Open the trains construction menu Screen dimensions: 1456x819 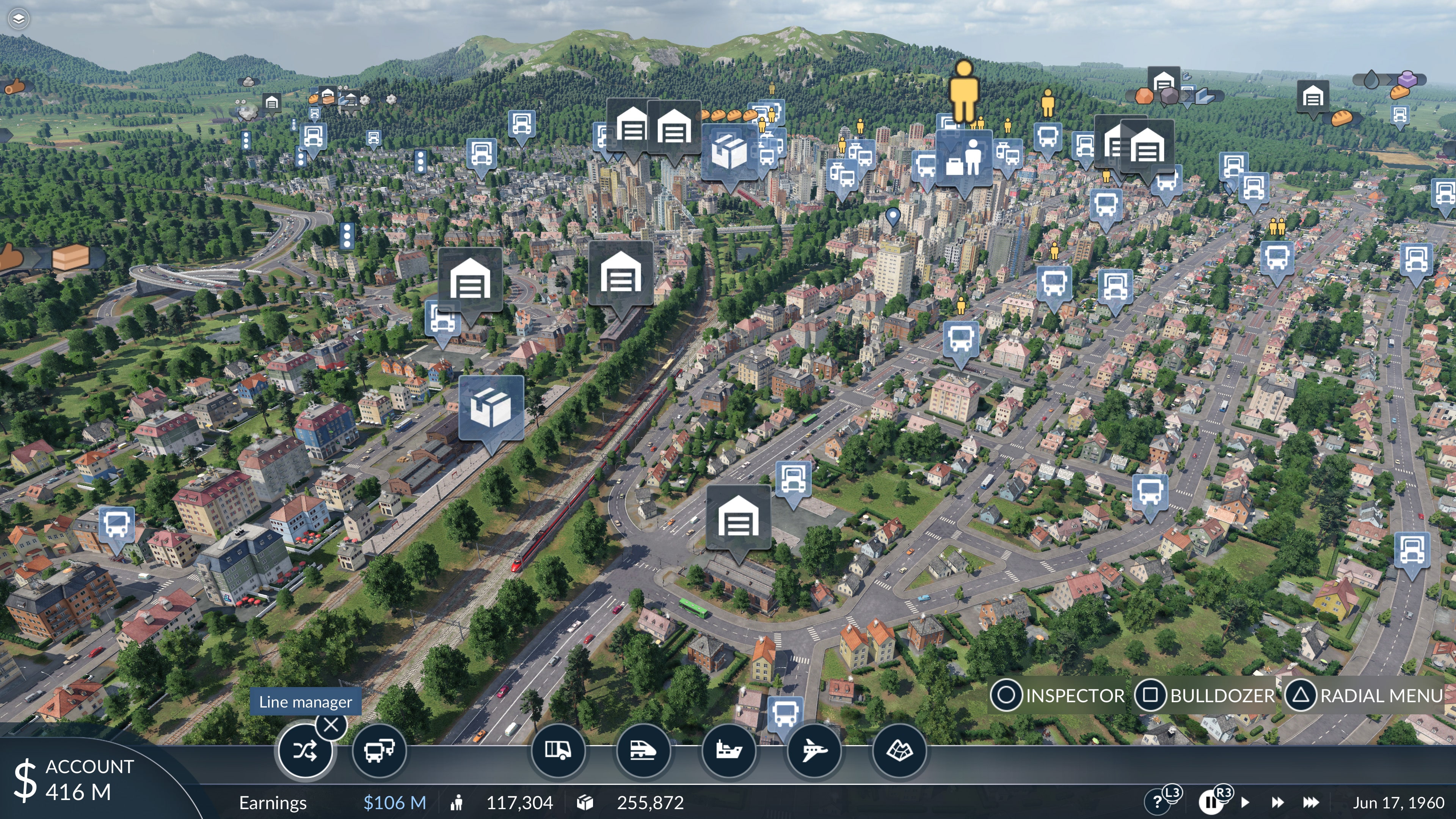click(x=644, y=752)
